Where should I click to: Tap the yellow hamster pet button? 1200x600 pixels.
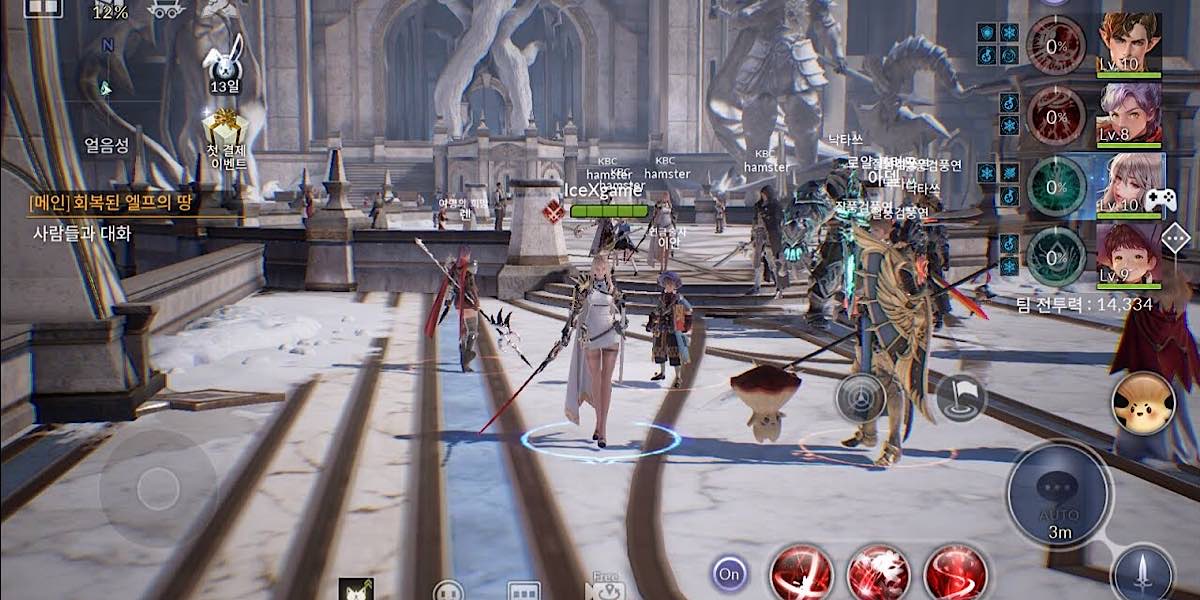(1143, 403)
